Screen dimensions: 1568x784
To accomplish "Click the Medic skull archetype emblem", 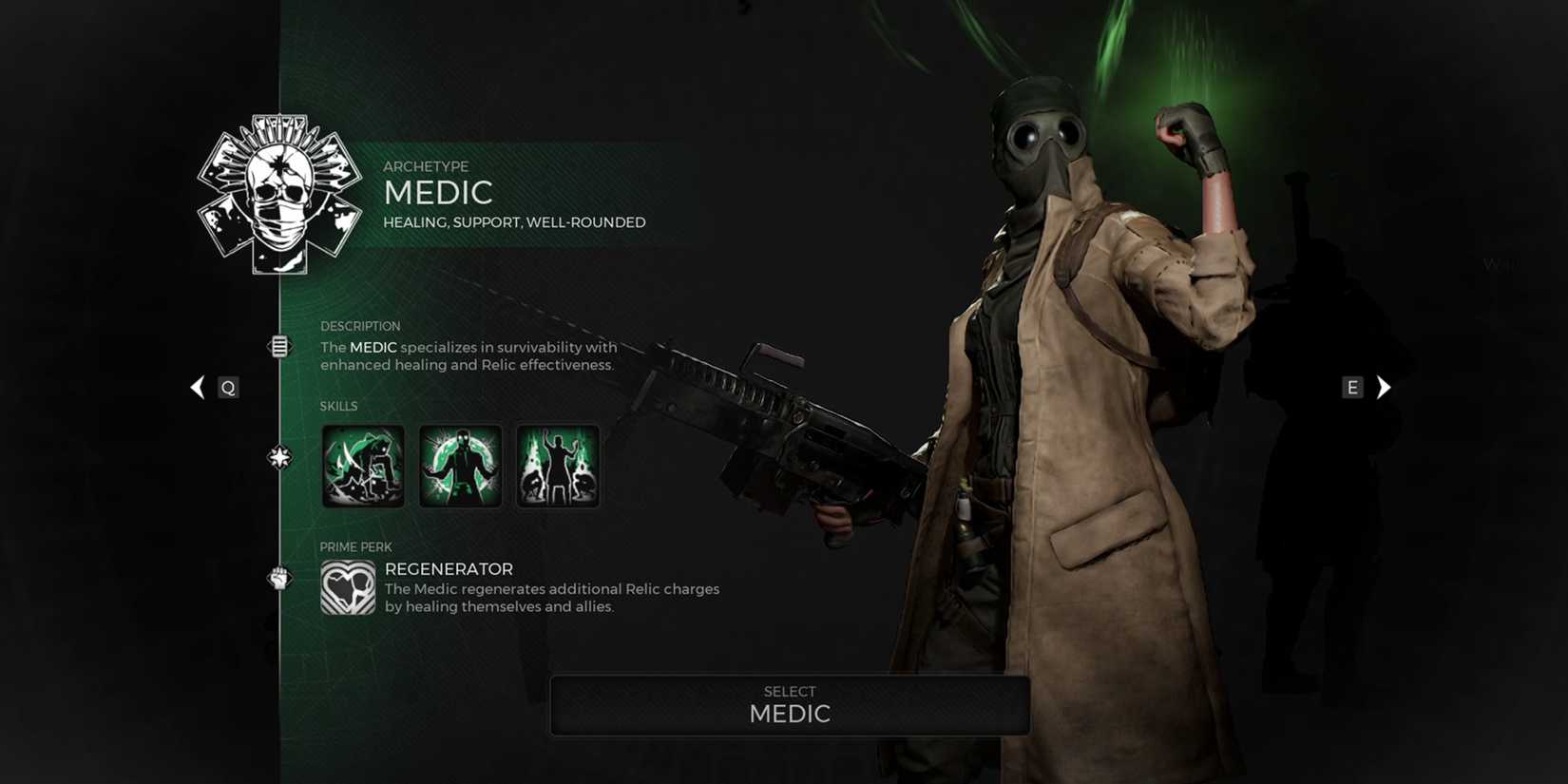I will pos(277,190).
